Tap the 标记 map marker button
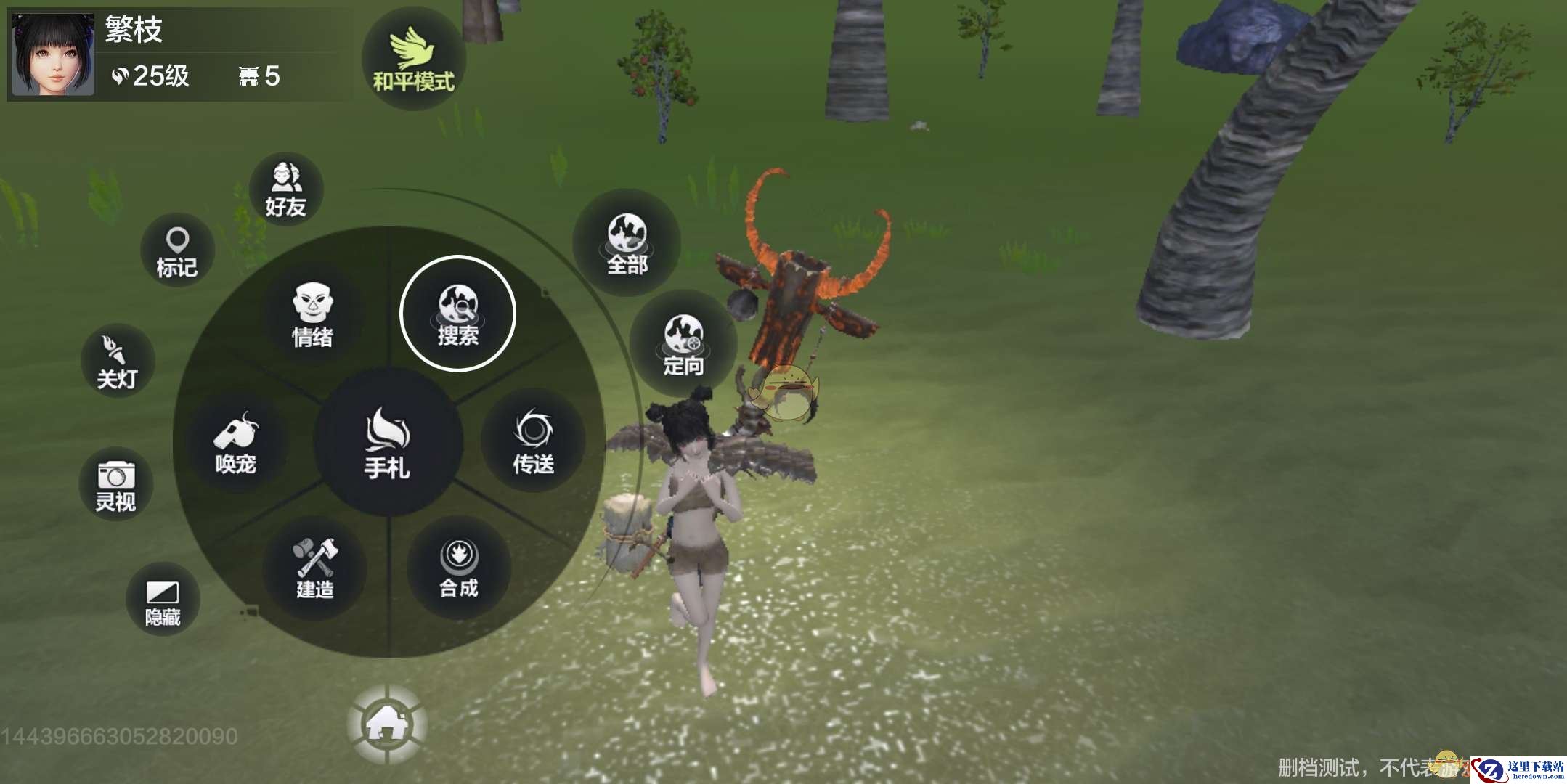This screenshot has height=784, width=1567. [177, 251]
